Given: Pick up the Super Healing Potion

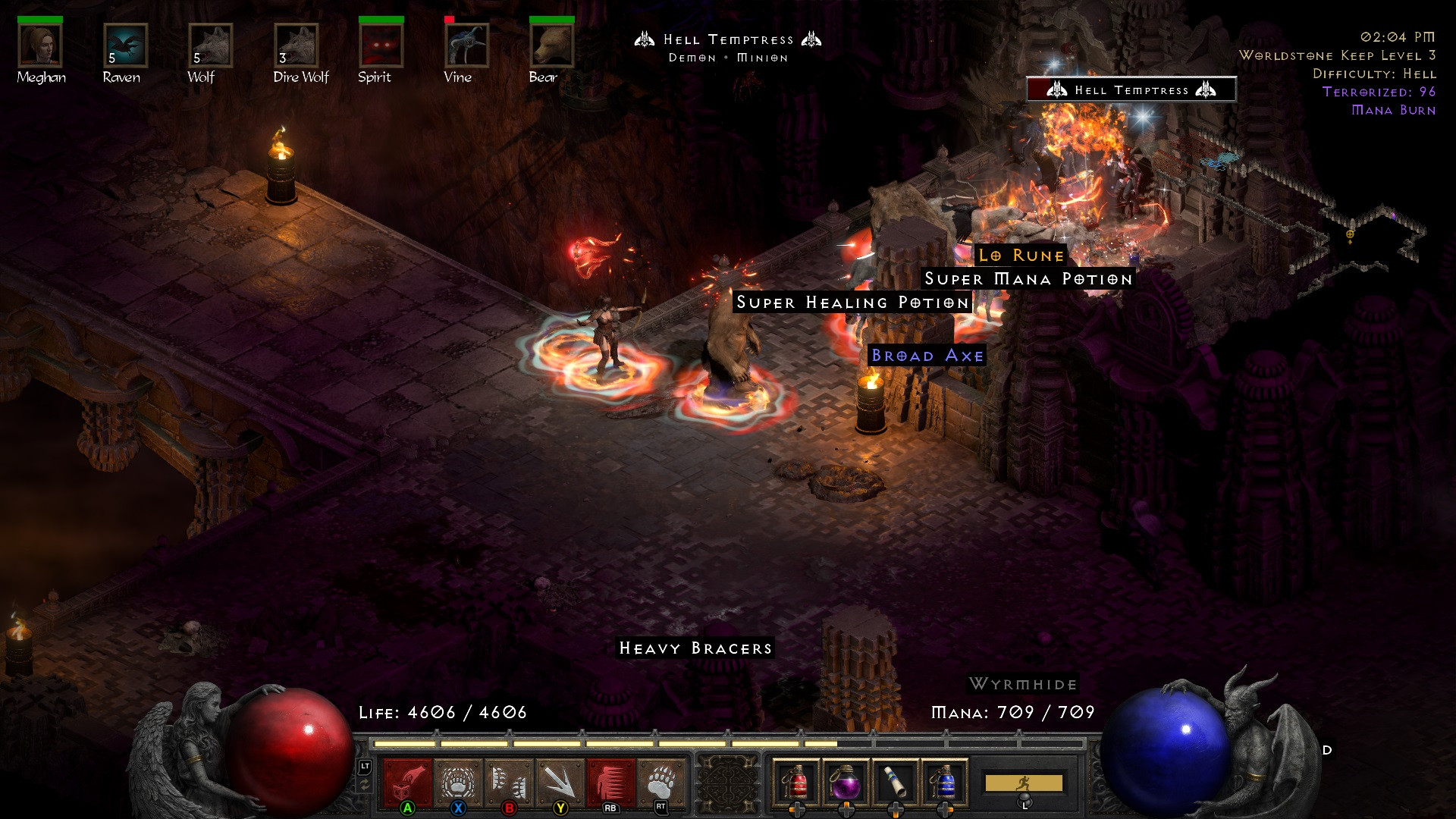Looking at the screenshot, I should pos(852,302).
